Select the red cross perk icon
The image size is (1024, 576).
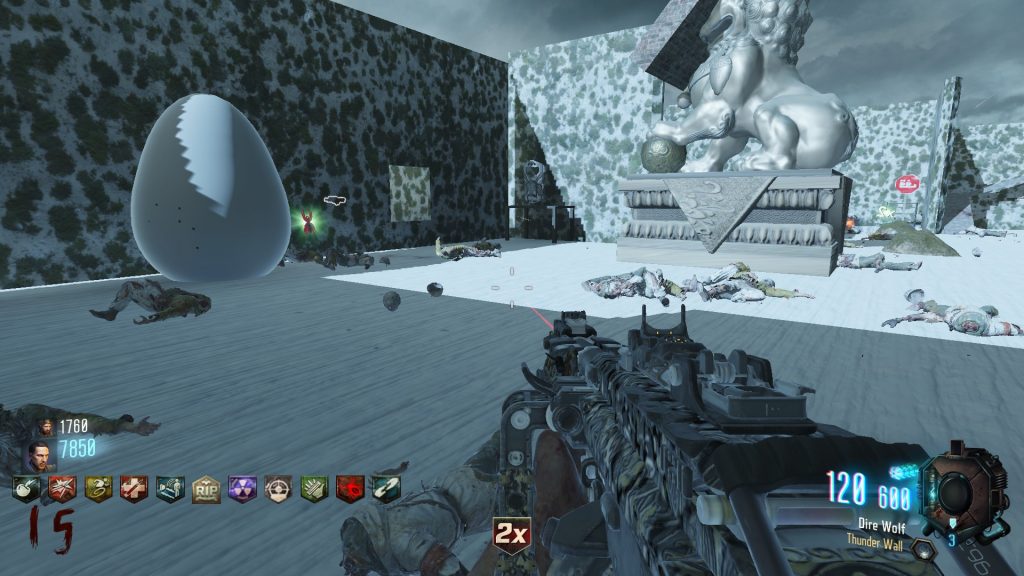134,489
